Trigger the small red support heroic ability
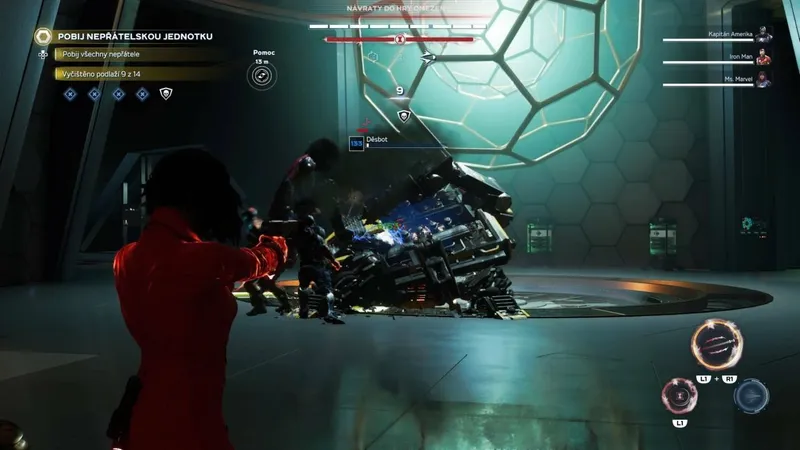Image resolution: width=800 pixels, height=450 pixels. (x=680, y=396)
